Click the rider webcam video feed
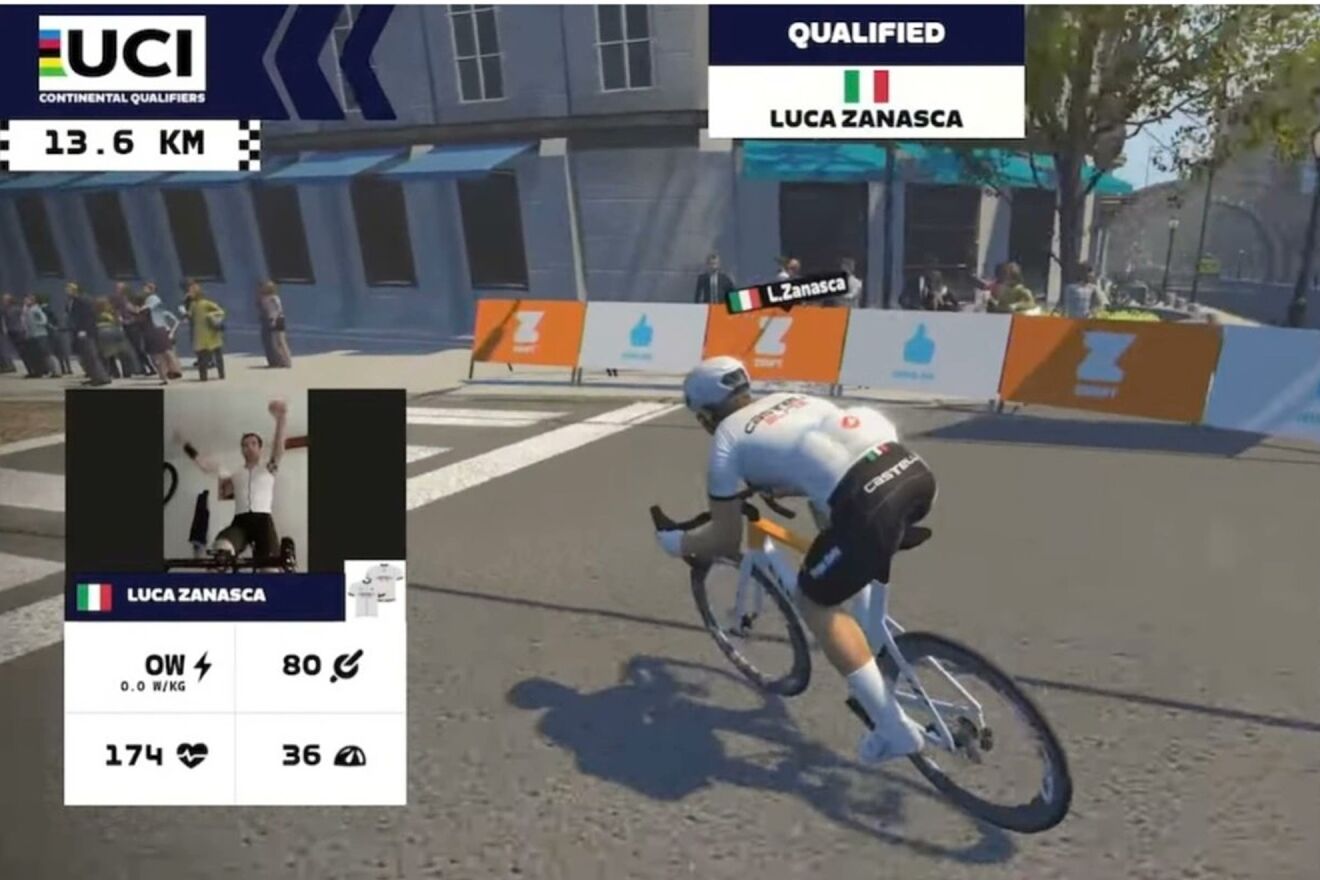Screen dimensions: 1320x880 (236, 481)
